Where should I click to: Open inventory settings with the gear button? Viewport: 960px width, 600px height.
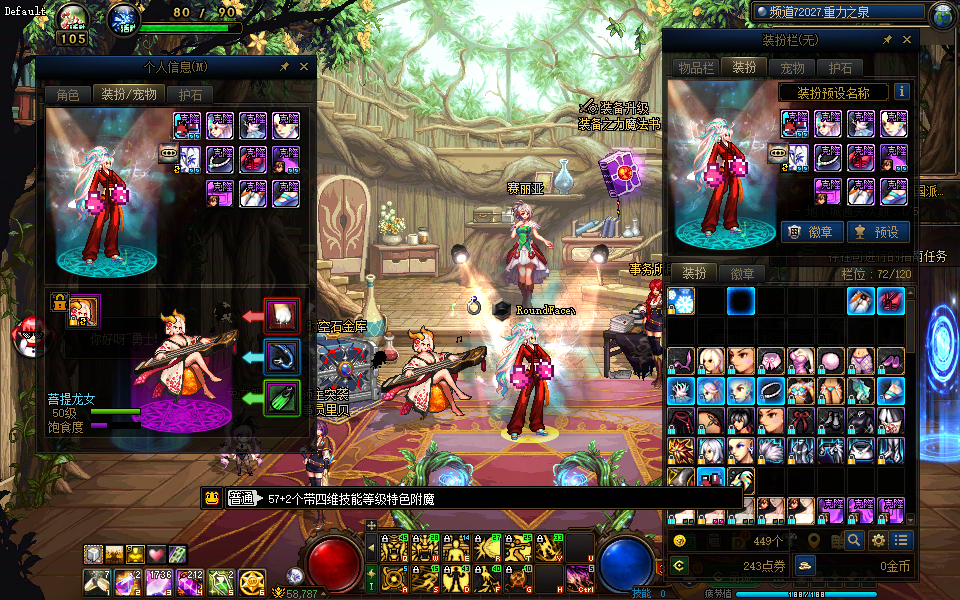[878, 540]
